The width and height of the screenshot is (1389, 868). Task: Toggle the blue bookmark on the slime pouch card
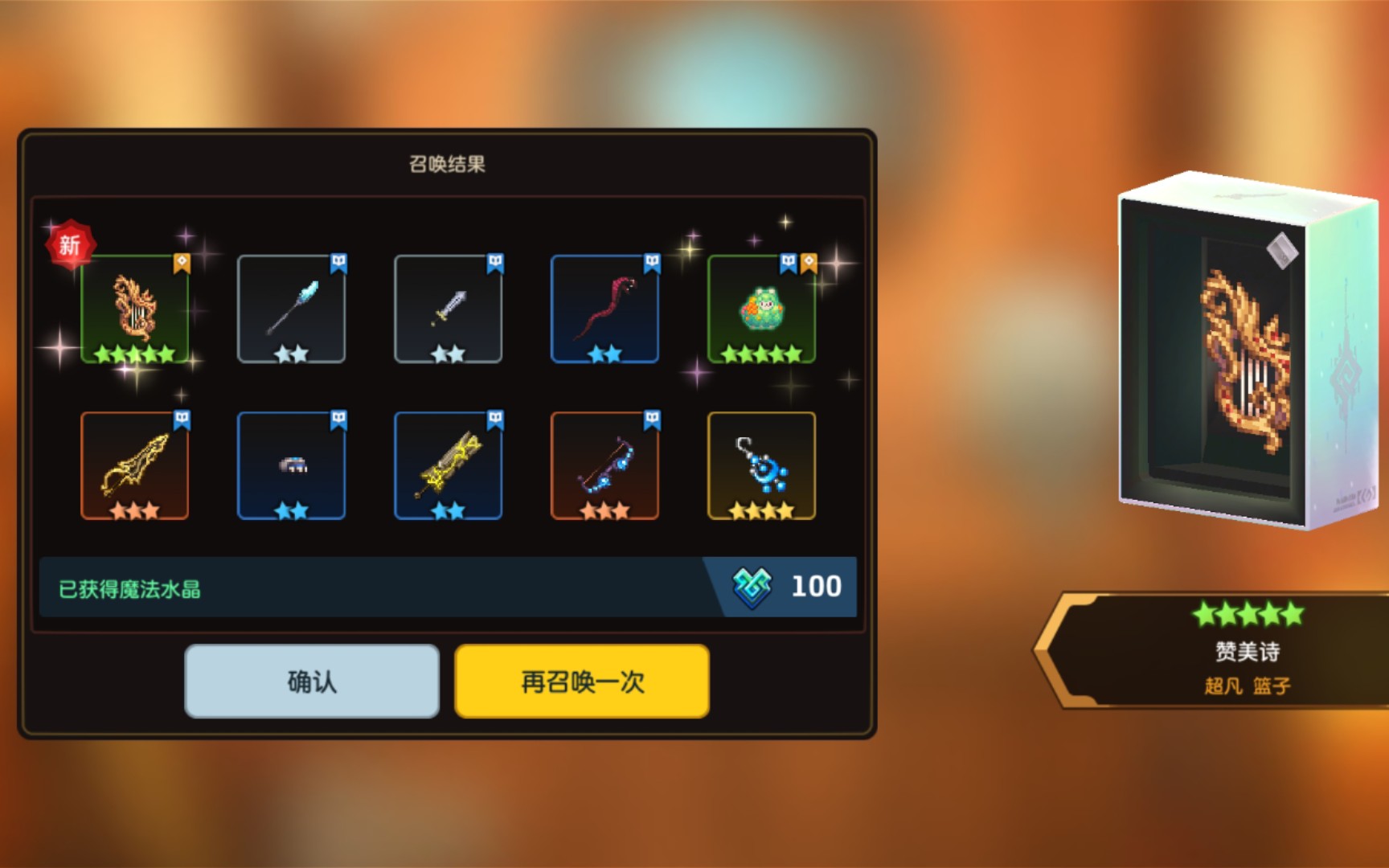786,260
